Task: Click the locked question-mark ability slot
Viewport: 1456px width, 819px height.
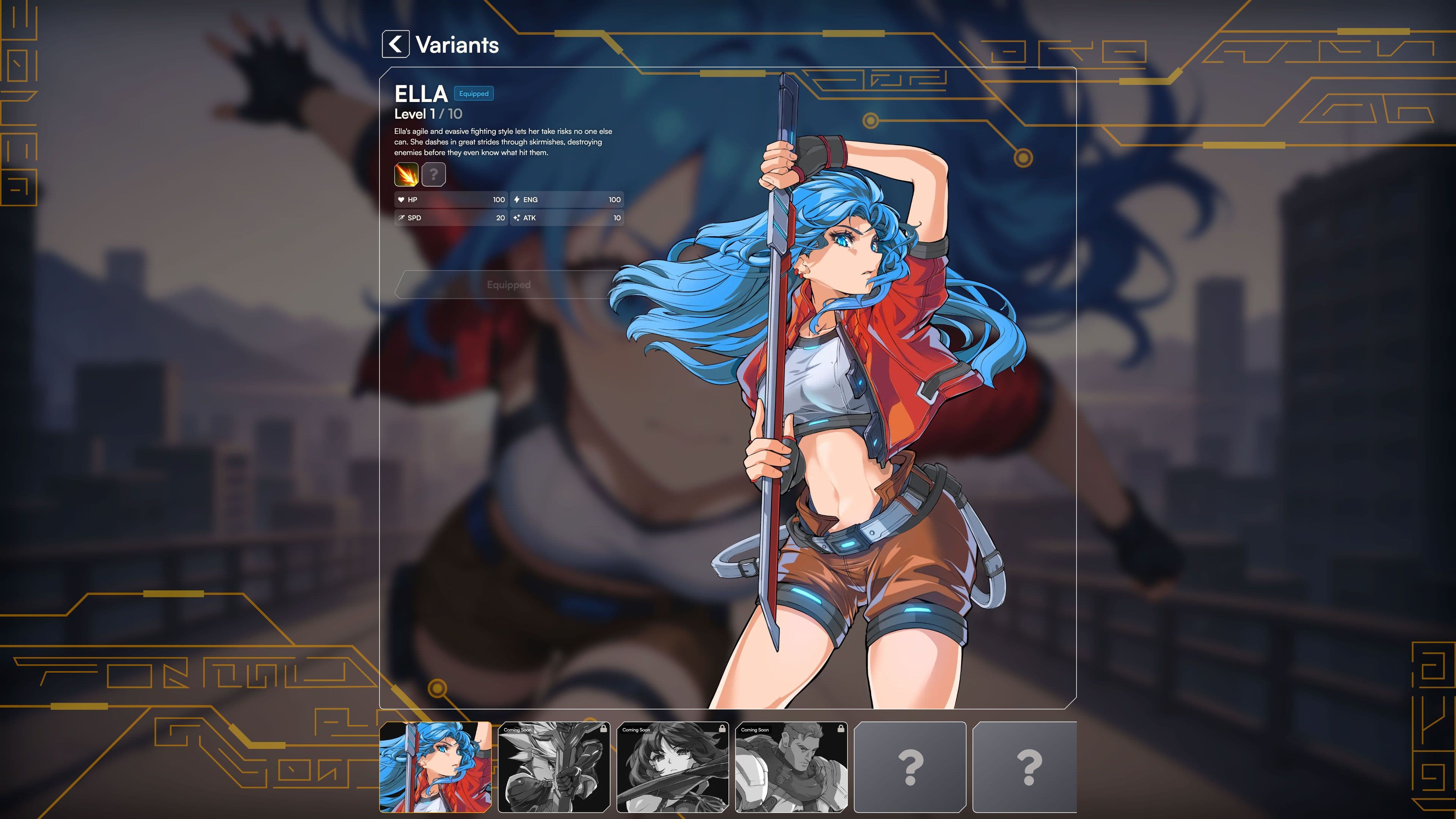Action: click(433, 175)
